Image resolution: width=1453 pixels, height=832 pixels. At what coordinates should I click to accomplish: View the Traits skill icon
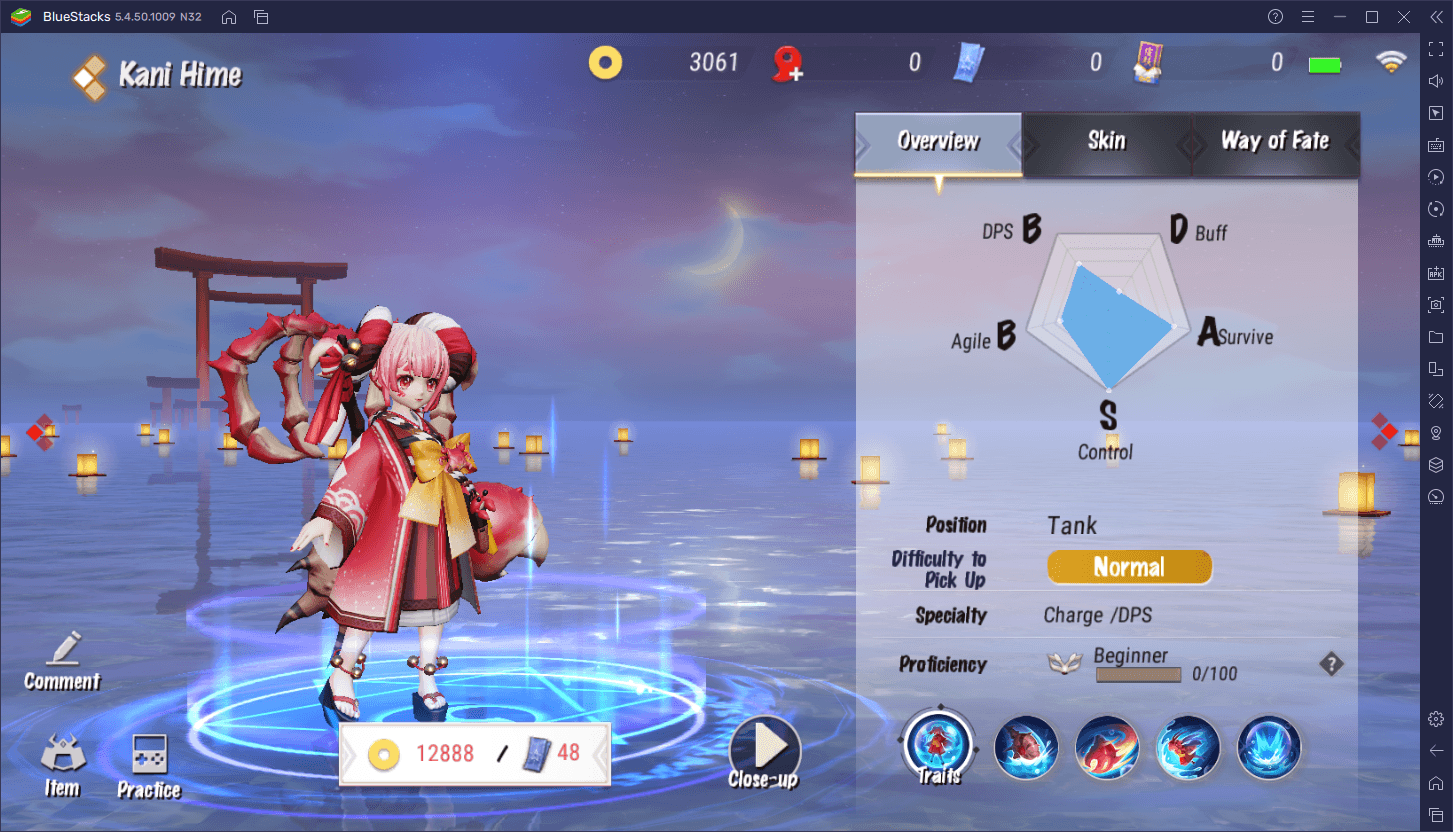point(939,747)
